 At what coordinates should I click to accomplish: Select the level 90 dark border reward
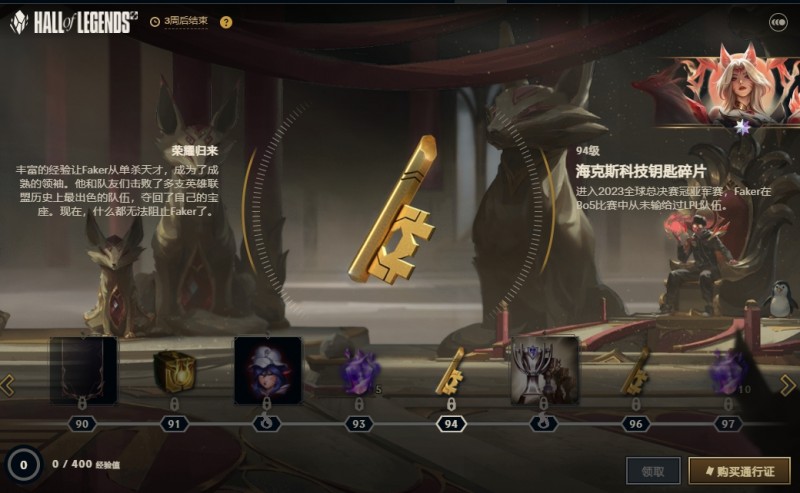click(x=83, y=369)
